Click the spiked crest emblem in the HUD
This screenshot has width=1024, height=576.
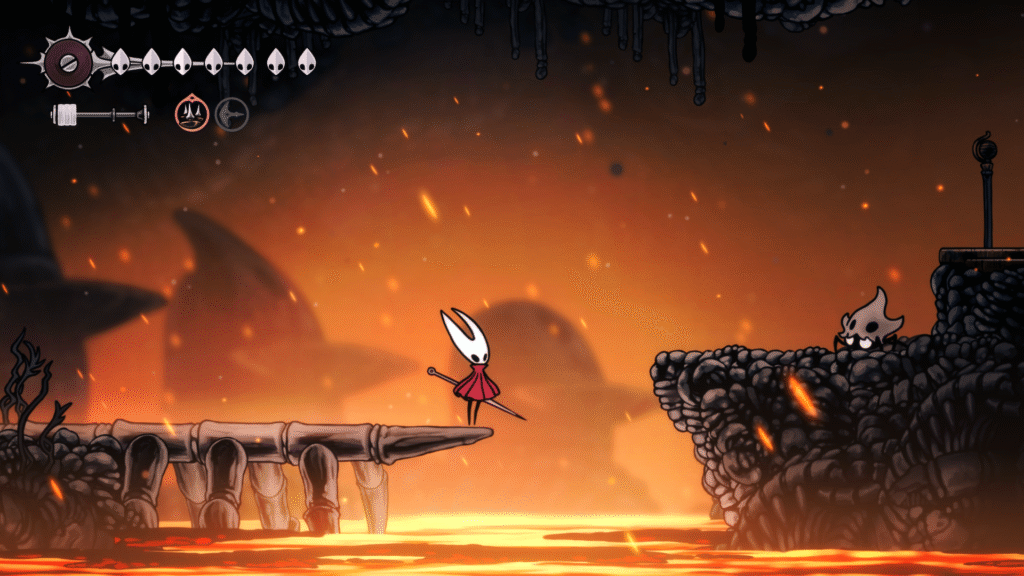[68, 62]
